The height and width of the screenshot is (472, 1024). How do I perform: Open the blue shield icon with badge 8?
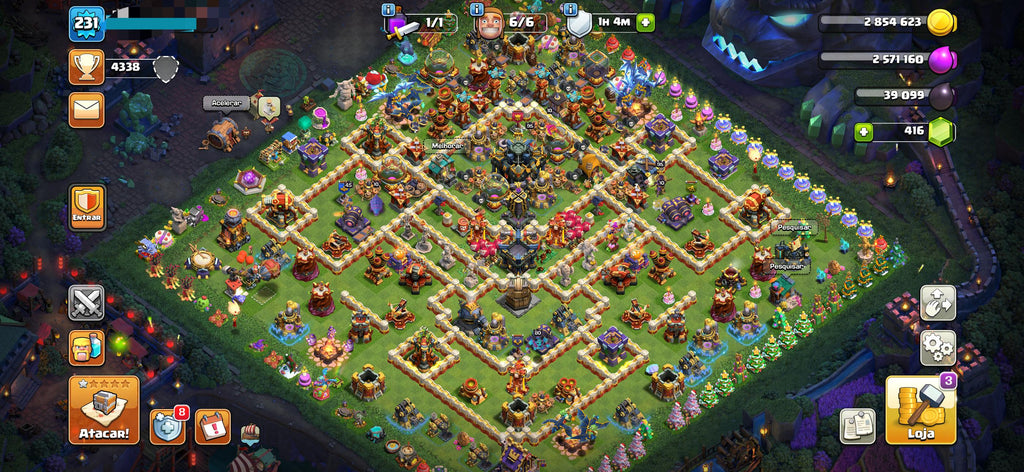(168, 426)
